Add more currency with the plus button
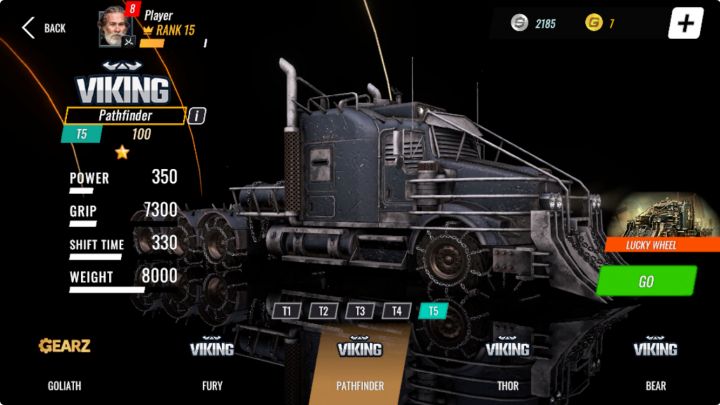This screenshot has width=720, height=405. pyautogui.click(x=685, y=24)
